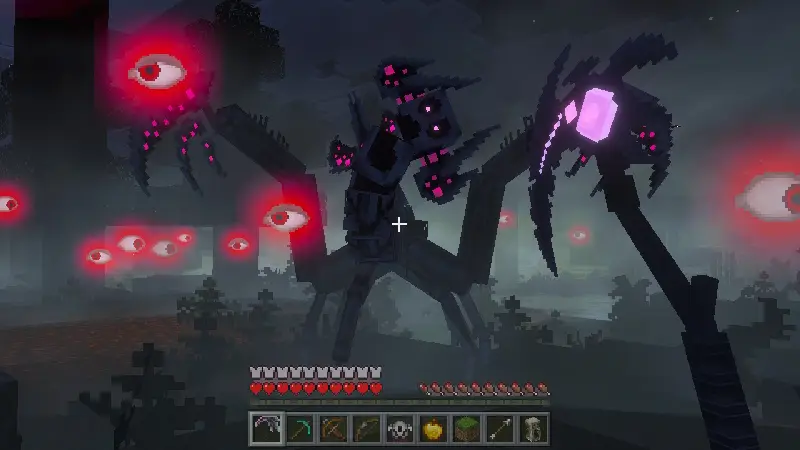
Task: Equip the bow from the hotbar
Action: pyautogui.click(x=366, y=427)
